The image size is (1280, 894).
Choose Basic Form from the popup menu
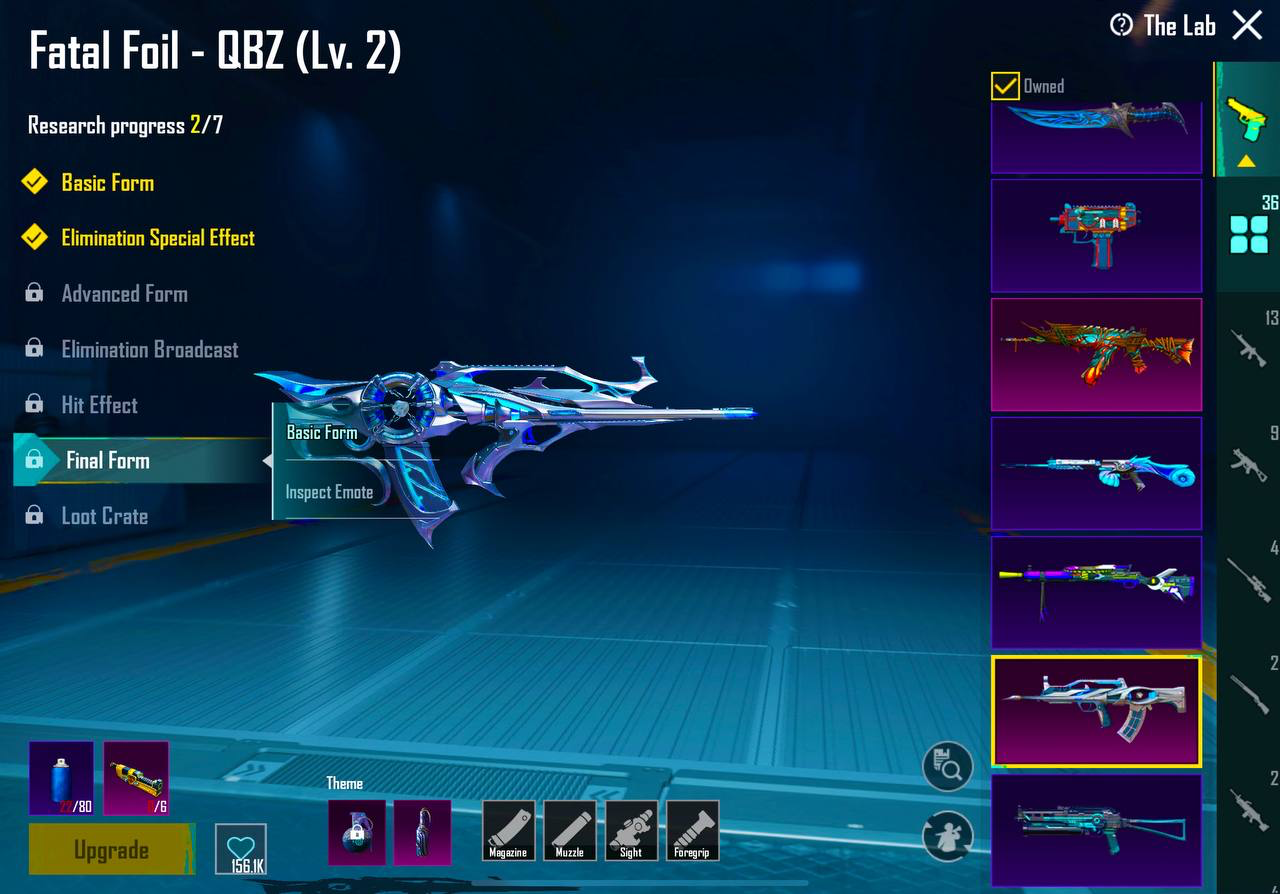pos(321,432)
